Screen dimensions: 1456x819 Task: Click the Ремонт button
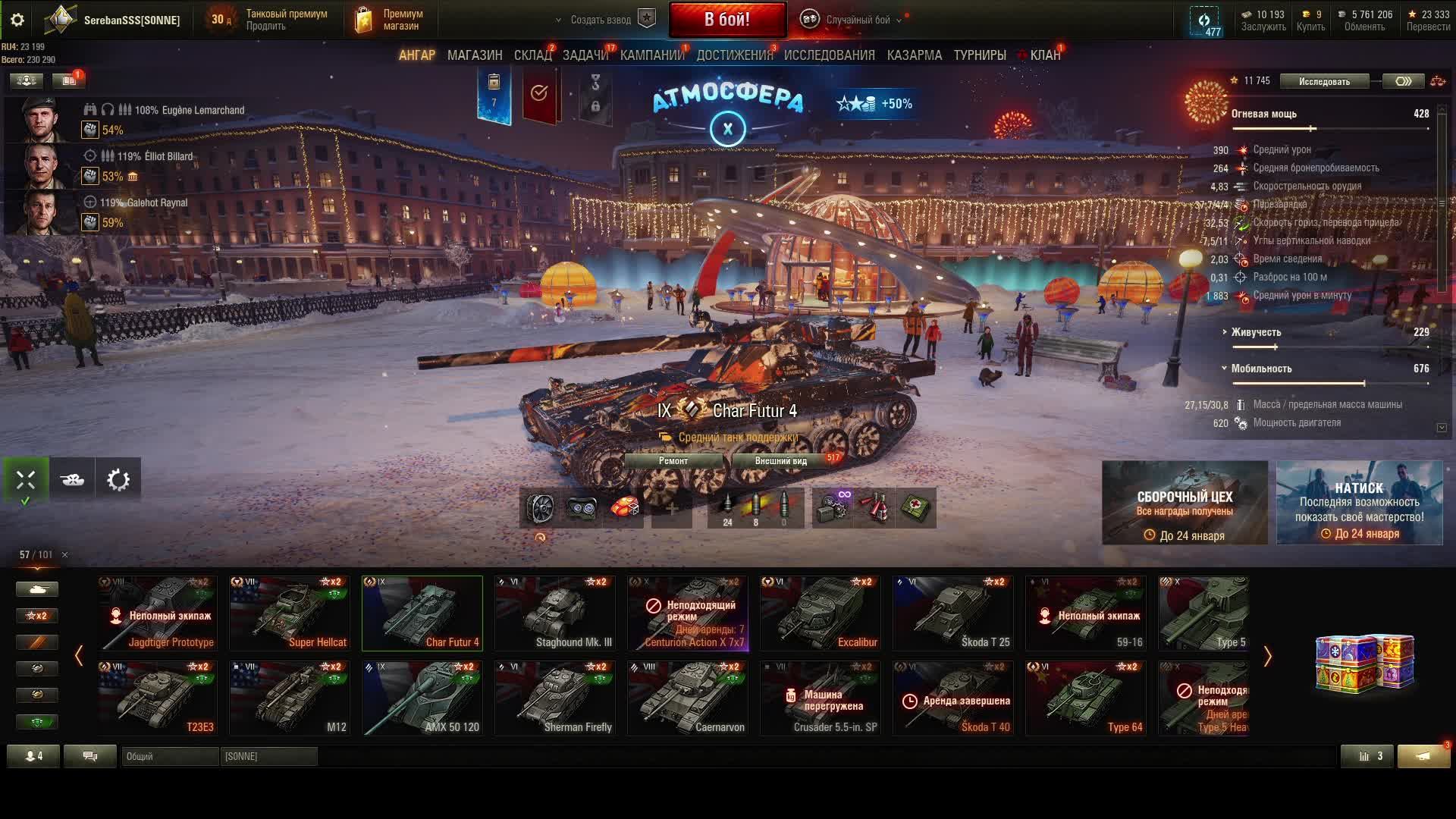pyautogui.click(x=673, y=461)
